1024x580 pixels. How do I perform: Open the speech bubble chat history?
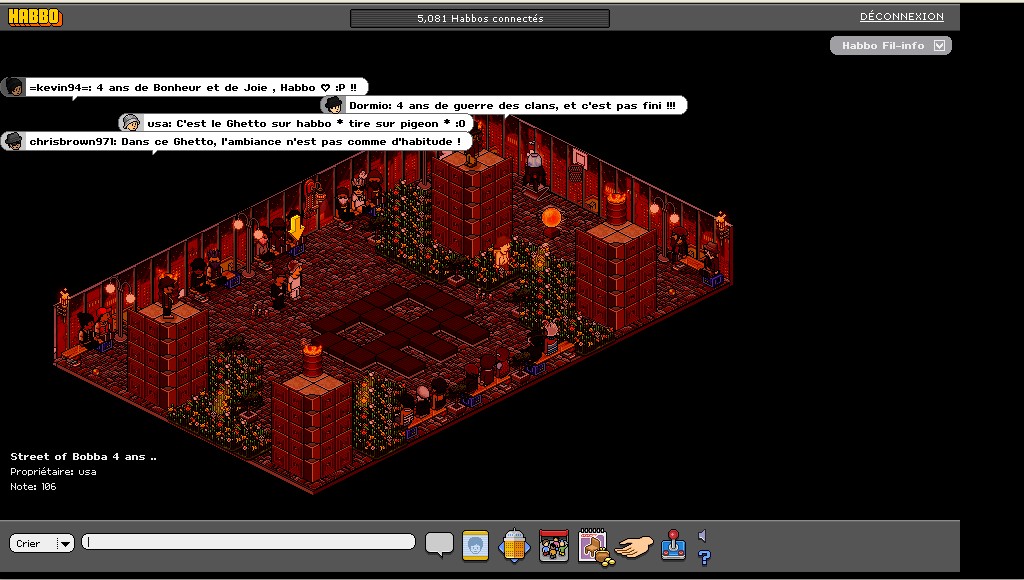click(x=439, y=543)
